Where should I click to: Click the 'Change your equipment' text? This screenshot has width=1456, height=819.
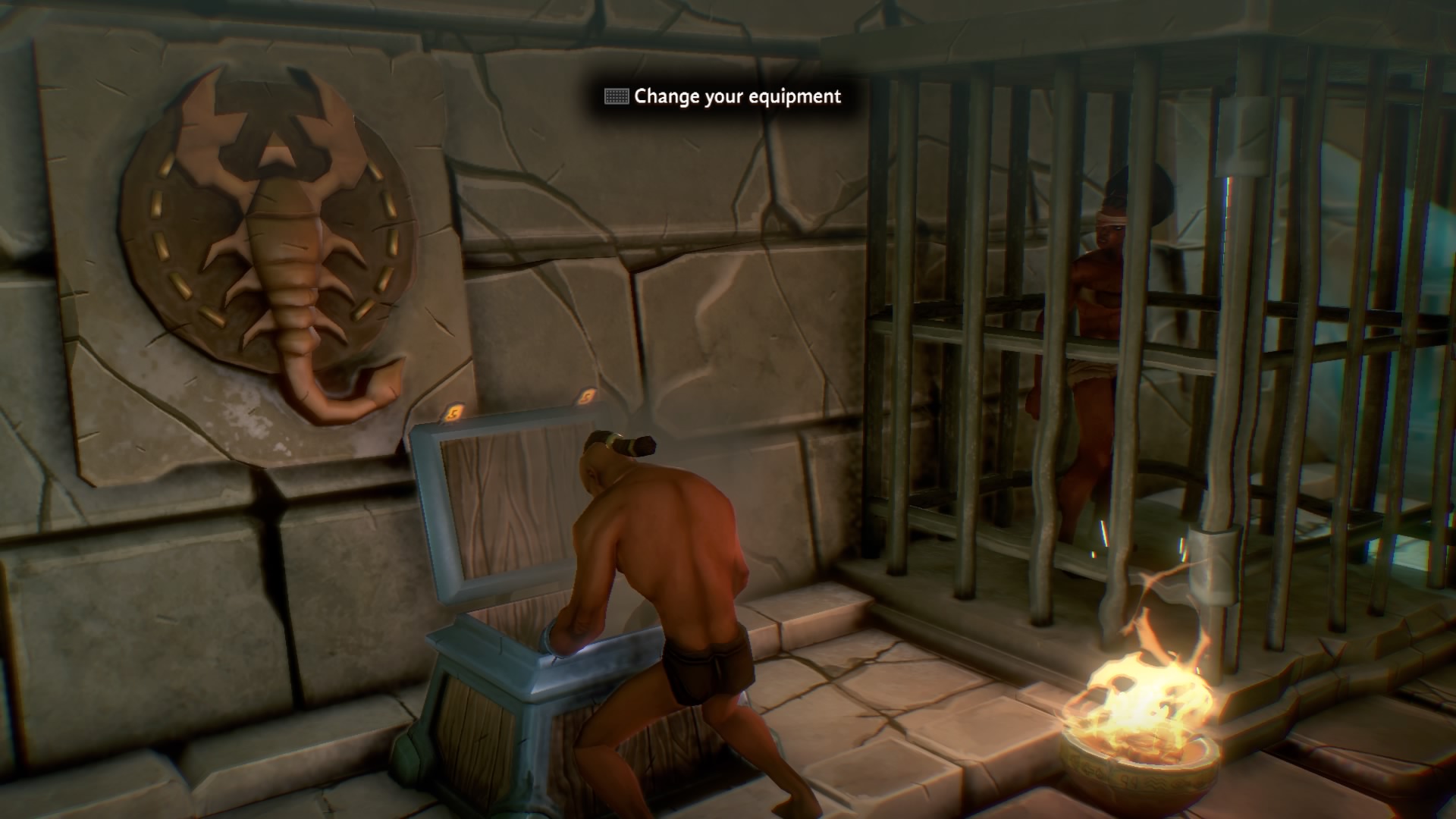tap(738, 97)
